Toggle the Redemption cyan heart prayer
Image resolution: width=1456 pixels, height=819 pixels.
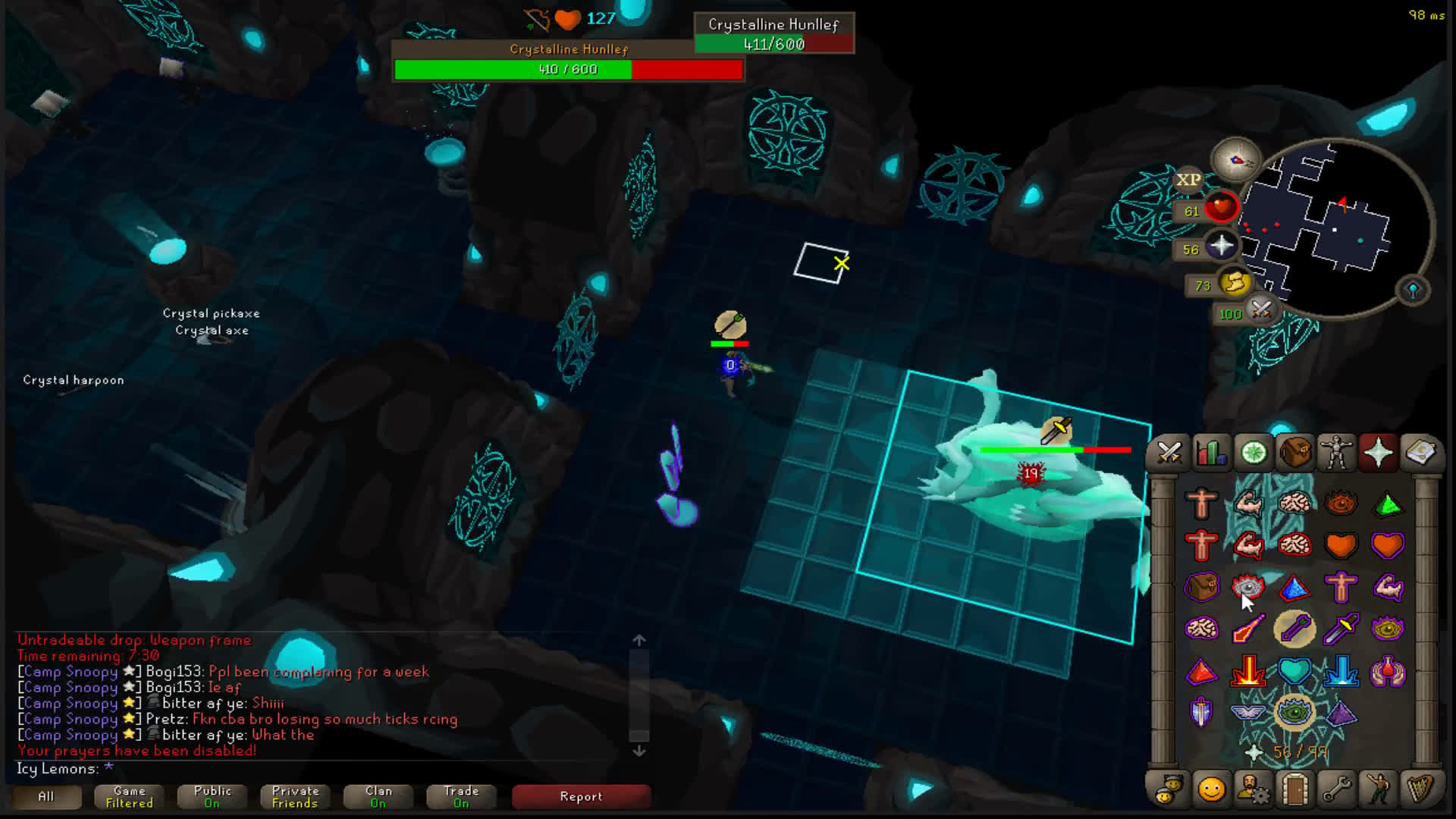(1294, 671)
